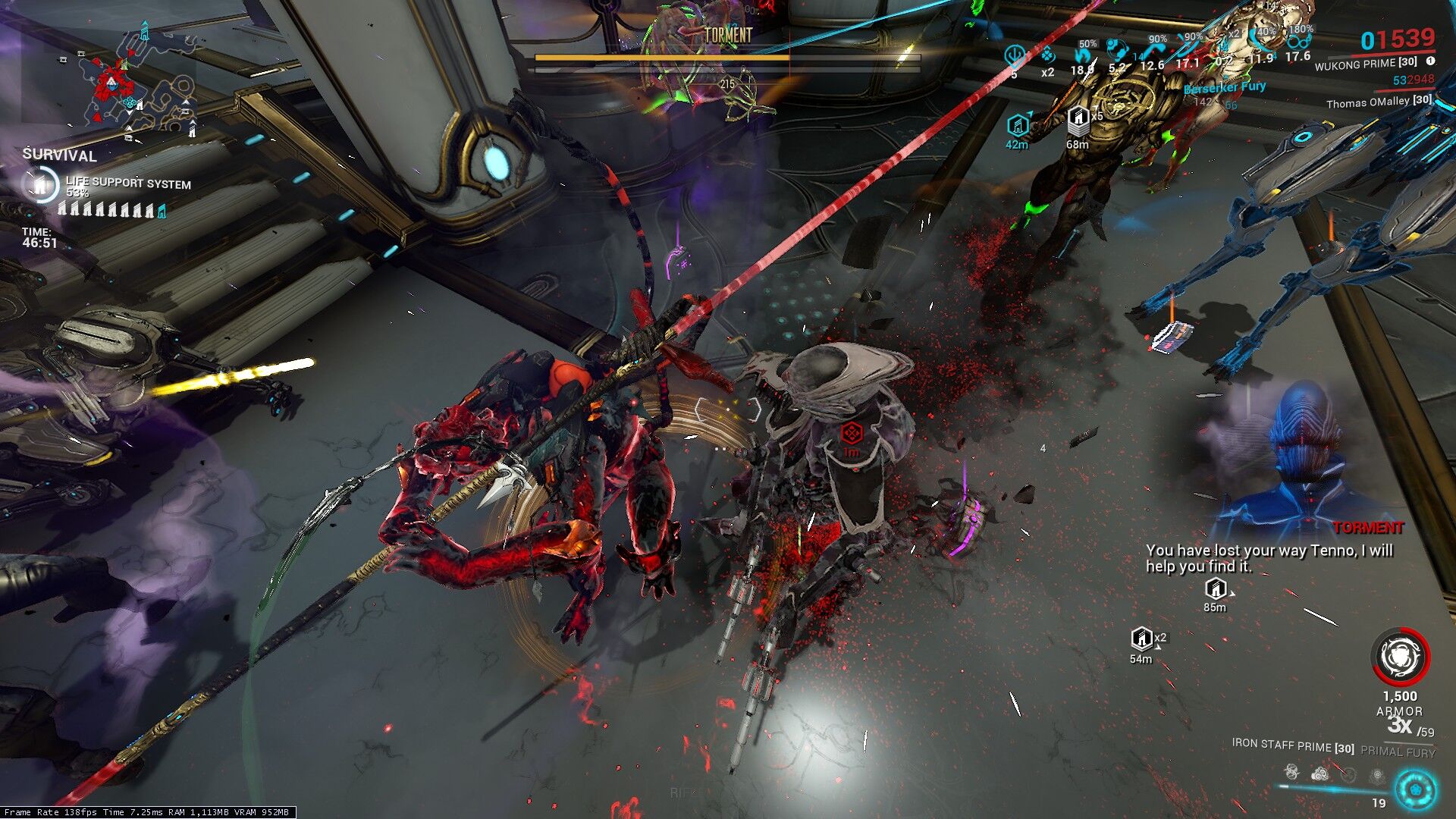The height and width of the screenshot is (819, 1456).
Task: Click the circular armor buff emblem
Action: (x=1400, y=657)
